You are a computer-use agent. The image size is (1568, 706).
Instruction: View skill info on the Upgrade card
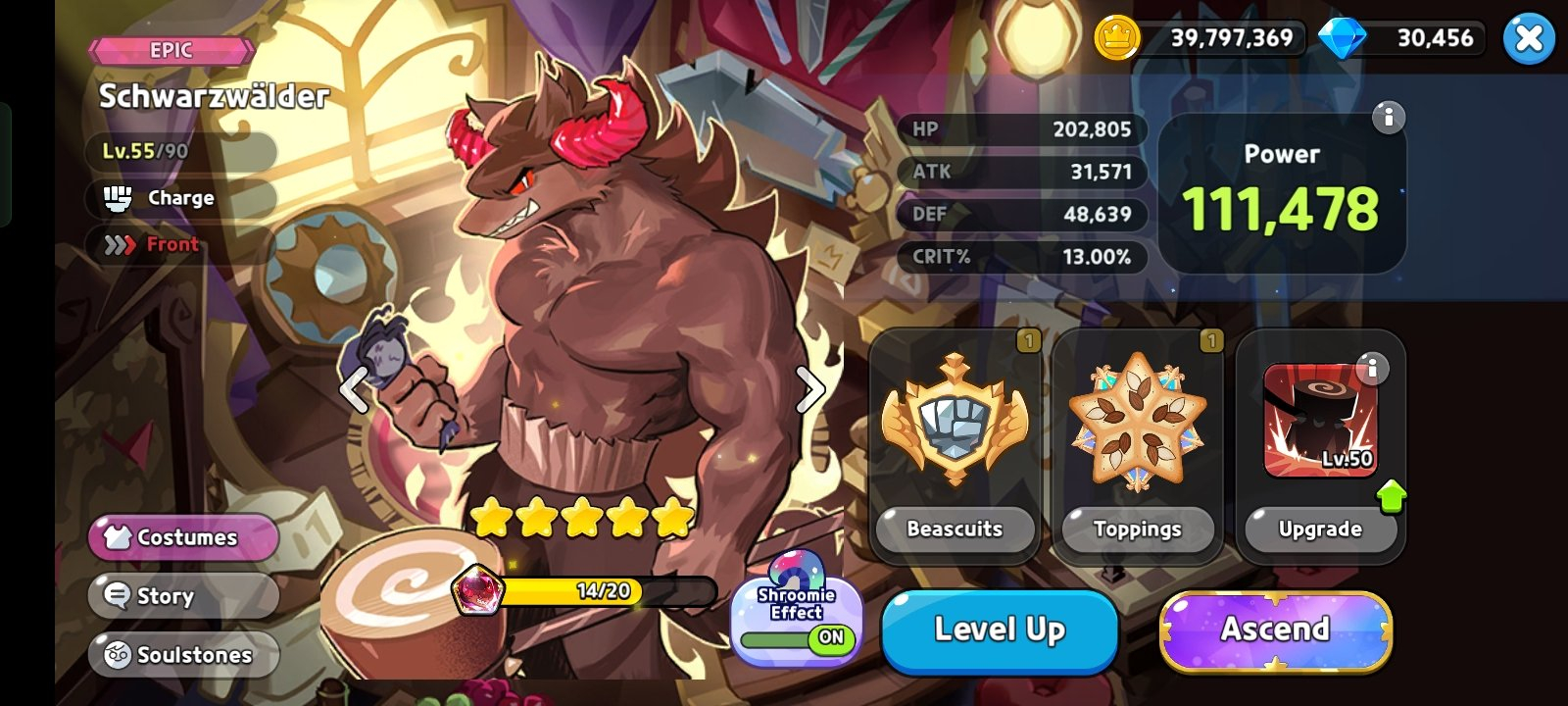(1372, 368)
